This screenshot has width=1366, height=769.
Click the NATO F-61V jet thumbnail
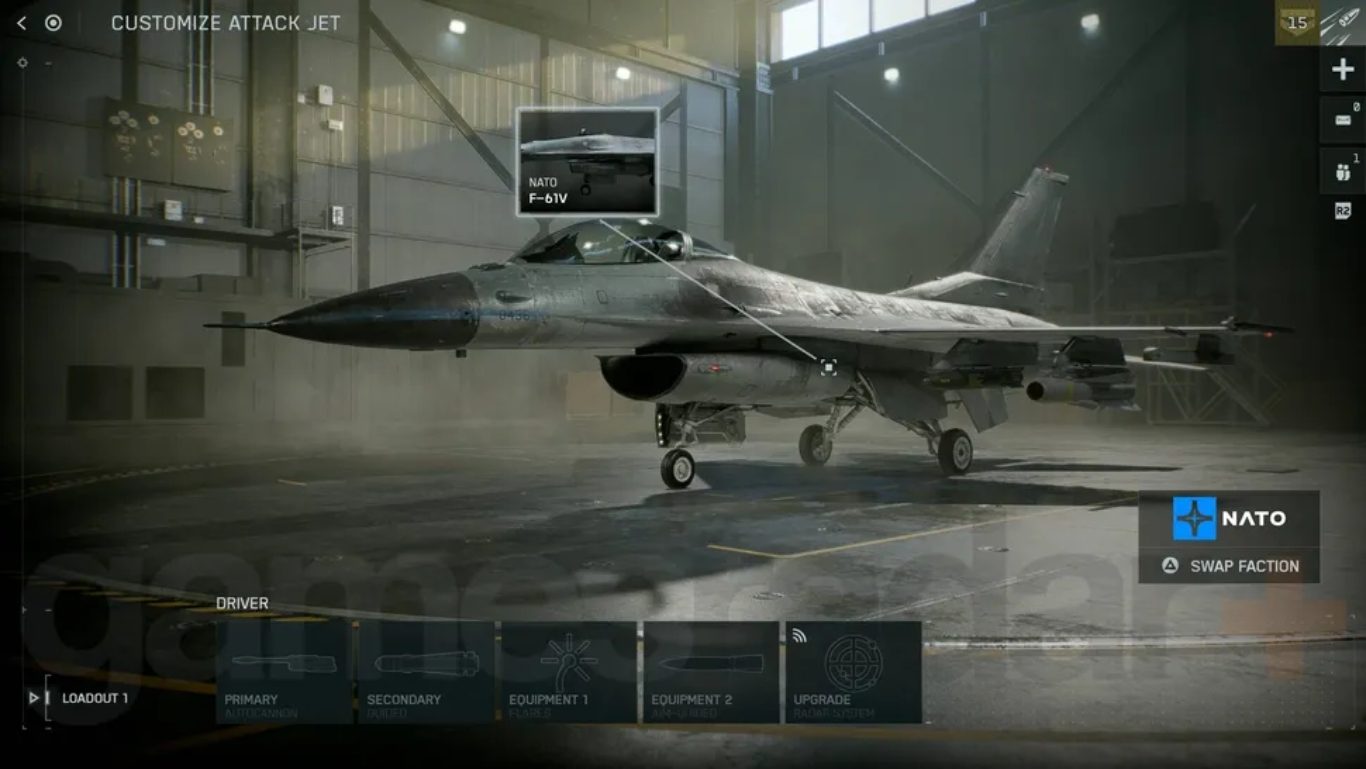(587, 162)
